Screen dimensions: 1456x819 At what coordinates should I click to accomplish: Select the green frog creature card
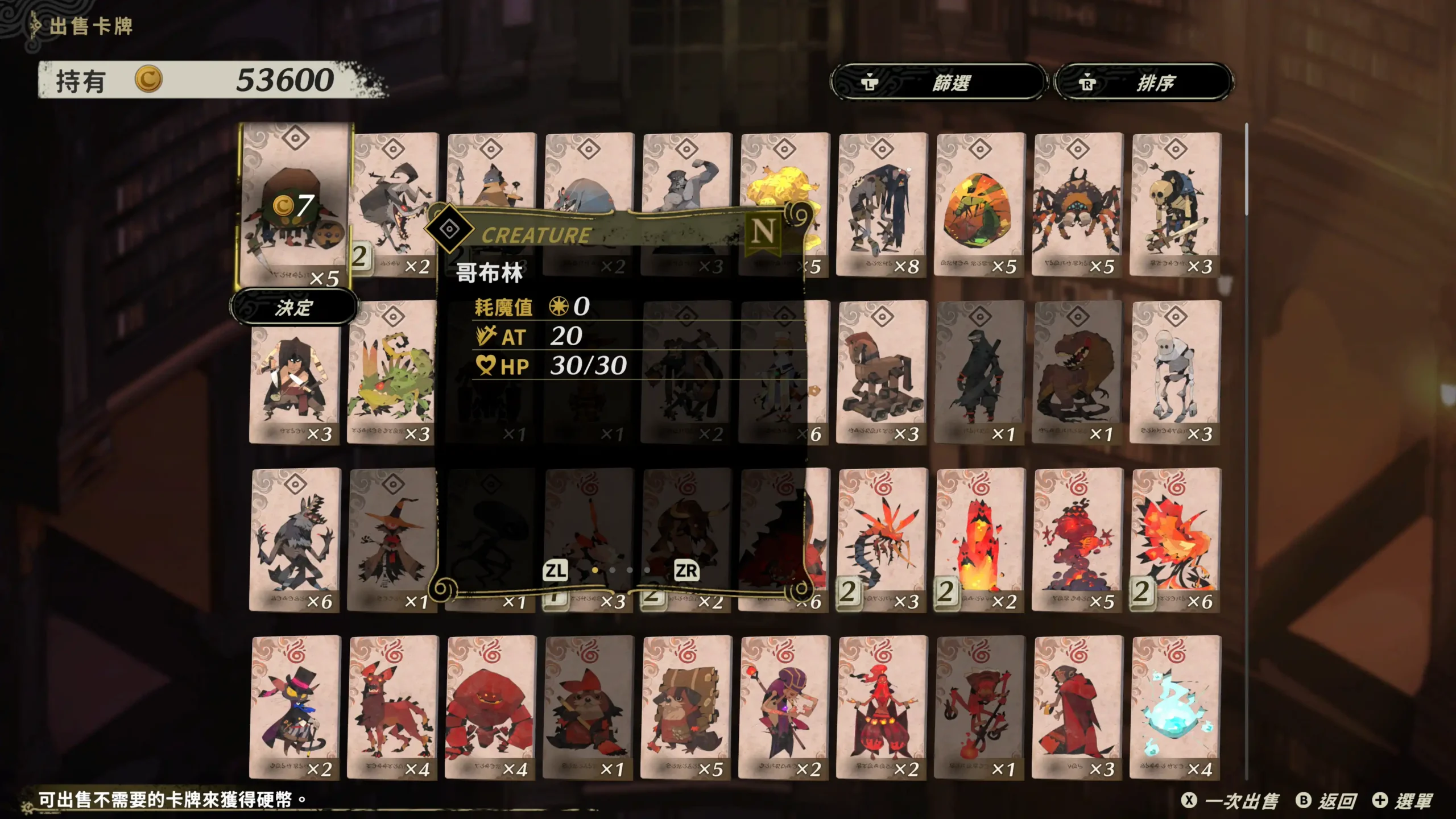click(392, 373)
